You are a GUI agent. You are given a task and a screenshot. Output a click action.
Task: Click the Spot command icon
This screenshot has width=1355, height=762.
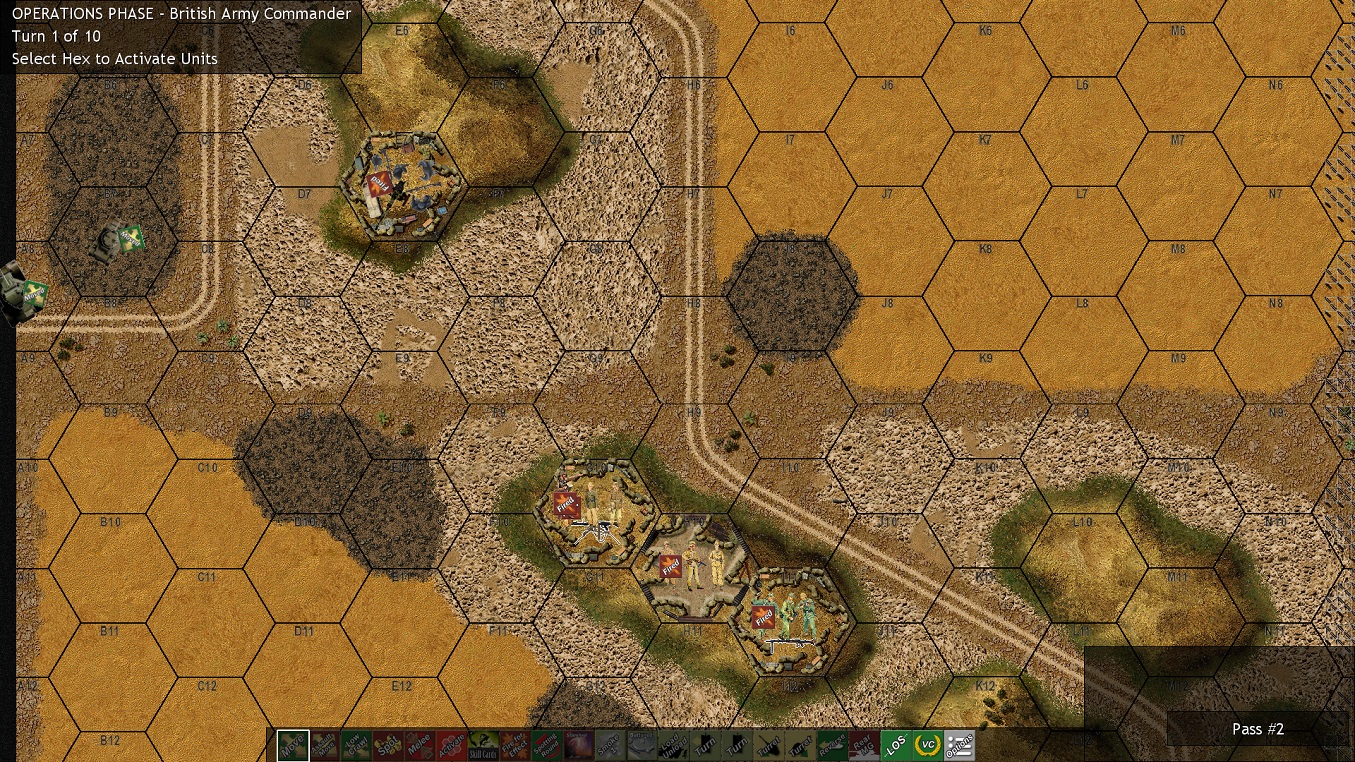(389, 745)
